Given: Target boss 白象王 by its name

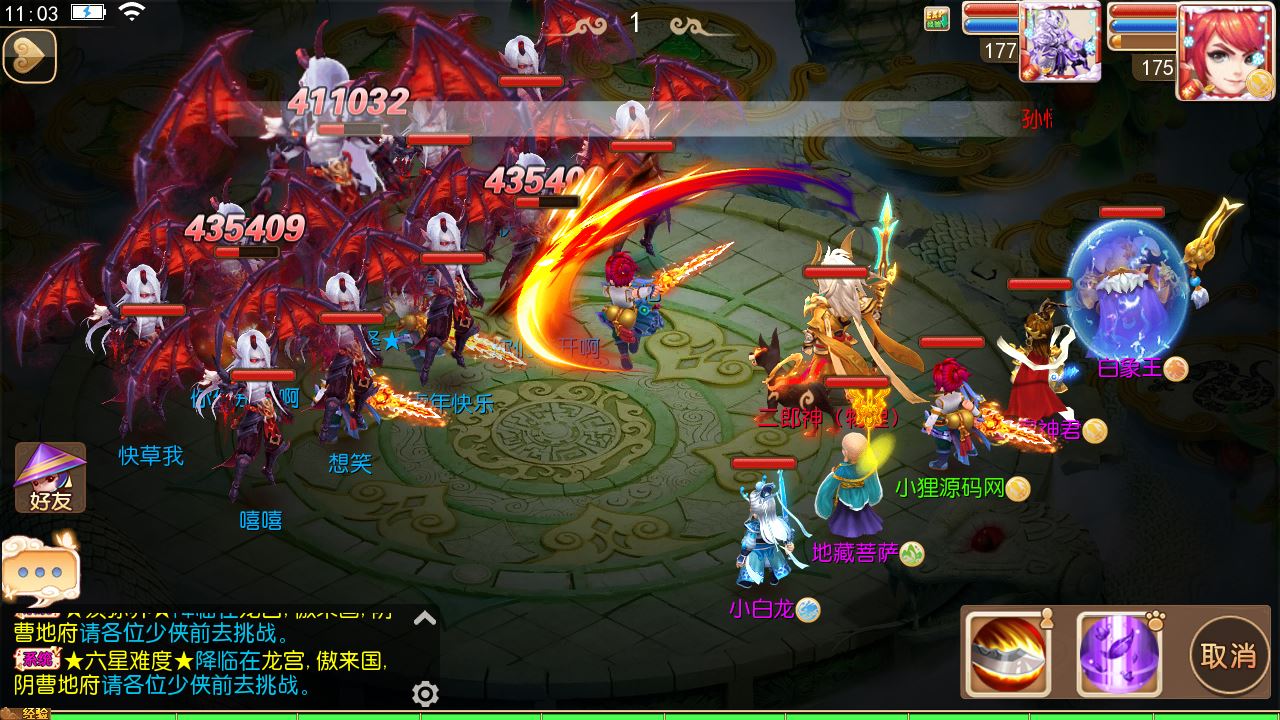Looking at the screenshot, I should tap(1128, 368).
